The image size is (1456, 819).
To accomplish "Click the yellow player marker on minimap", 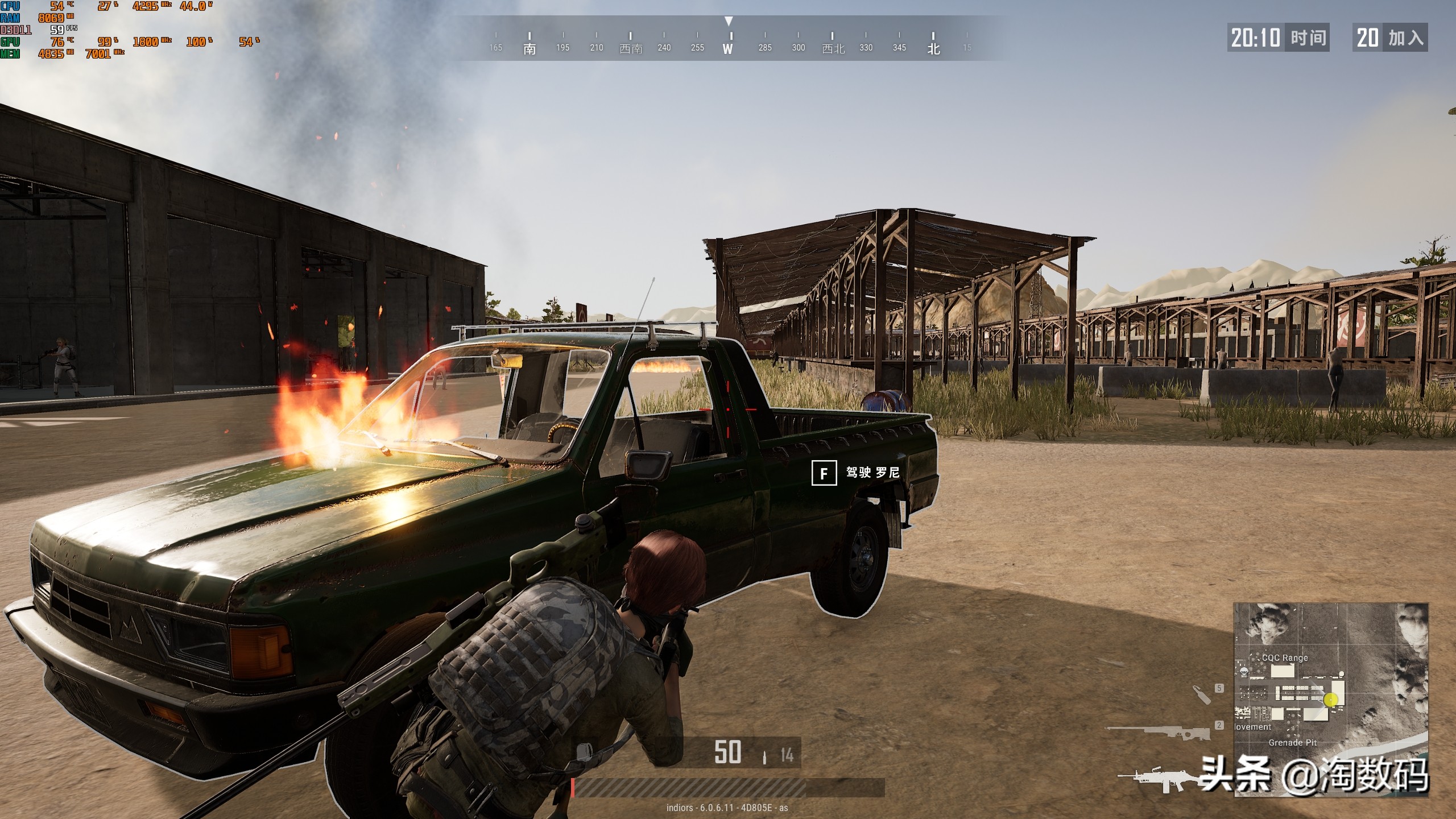I will (x=1330, y=700).
